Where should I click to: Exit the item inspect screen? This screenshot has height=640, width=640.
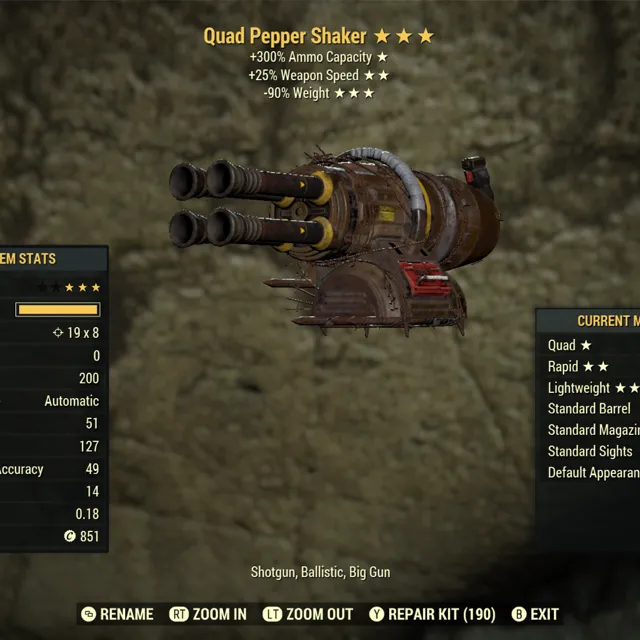535,614
